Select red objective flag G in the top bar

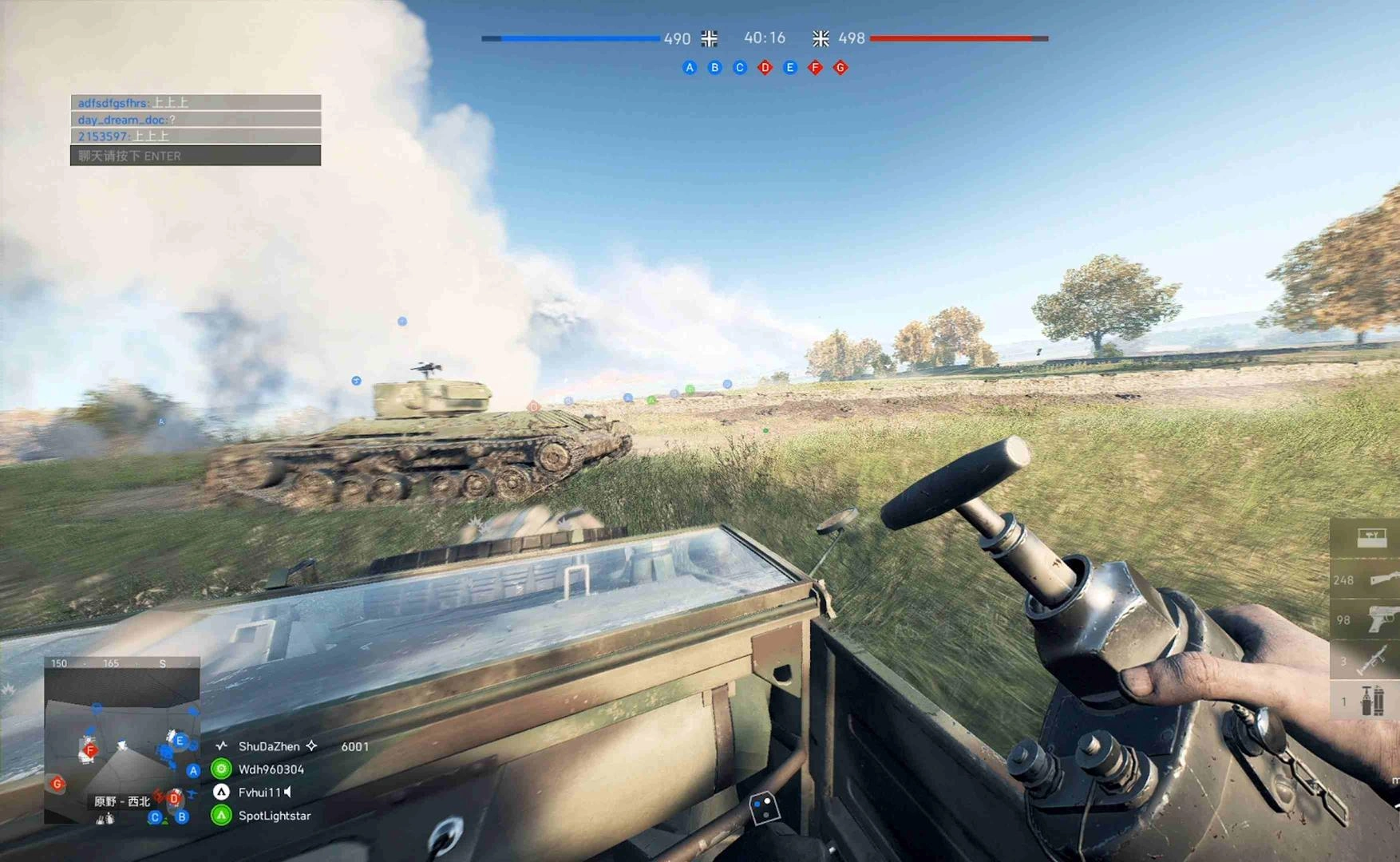coord(840,68)
